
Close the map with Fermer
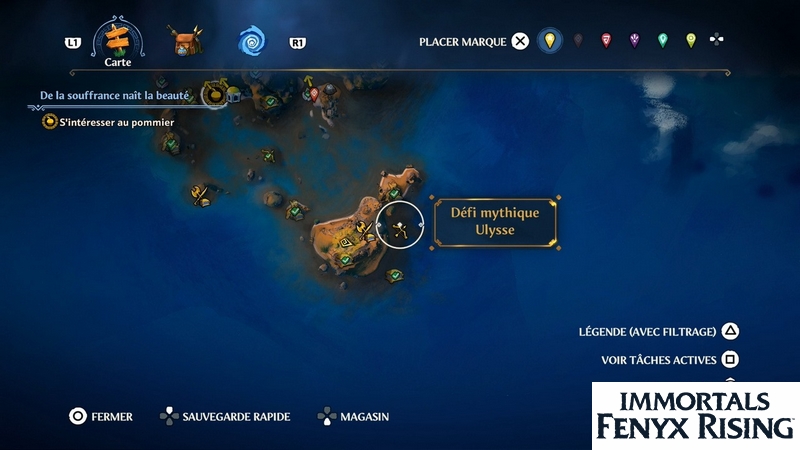coord(100,416)
